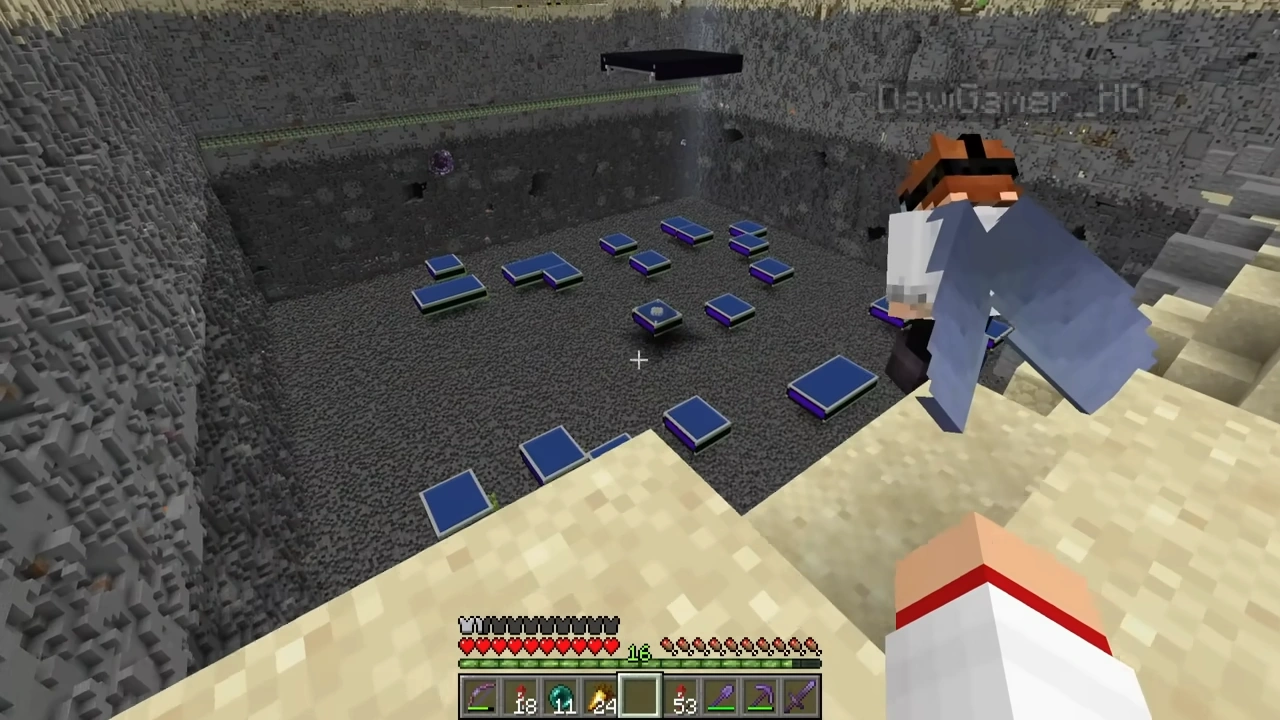This screenshot has height=720, width=1280.
Task: Click the crosshair in the screen center
Action: (640, 360)
